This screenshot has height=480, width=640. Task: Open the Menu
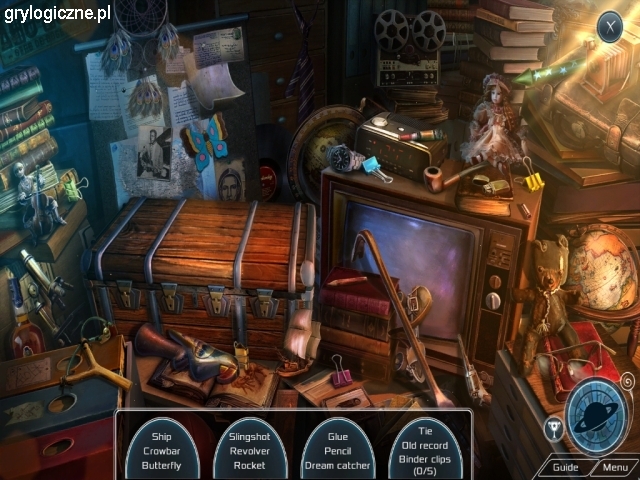615,467
